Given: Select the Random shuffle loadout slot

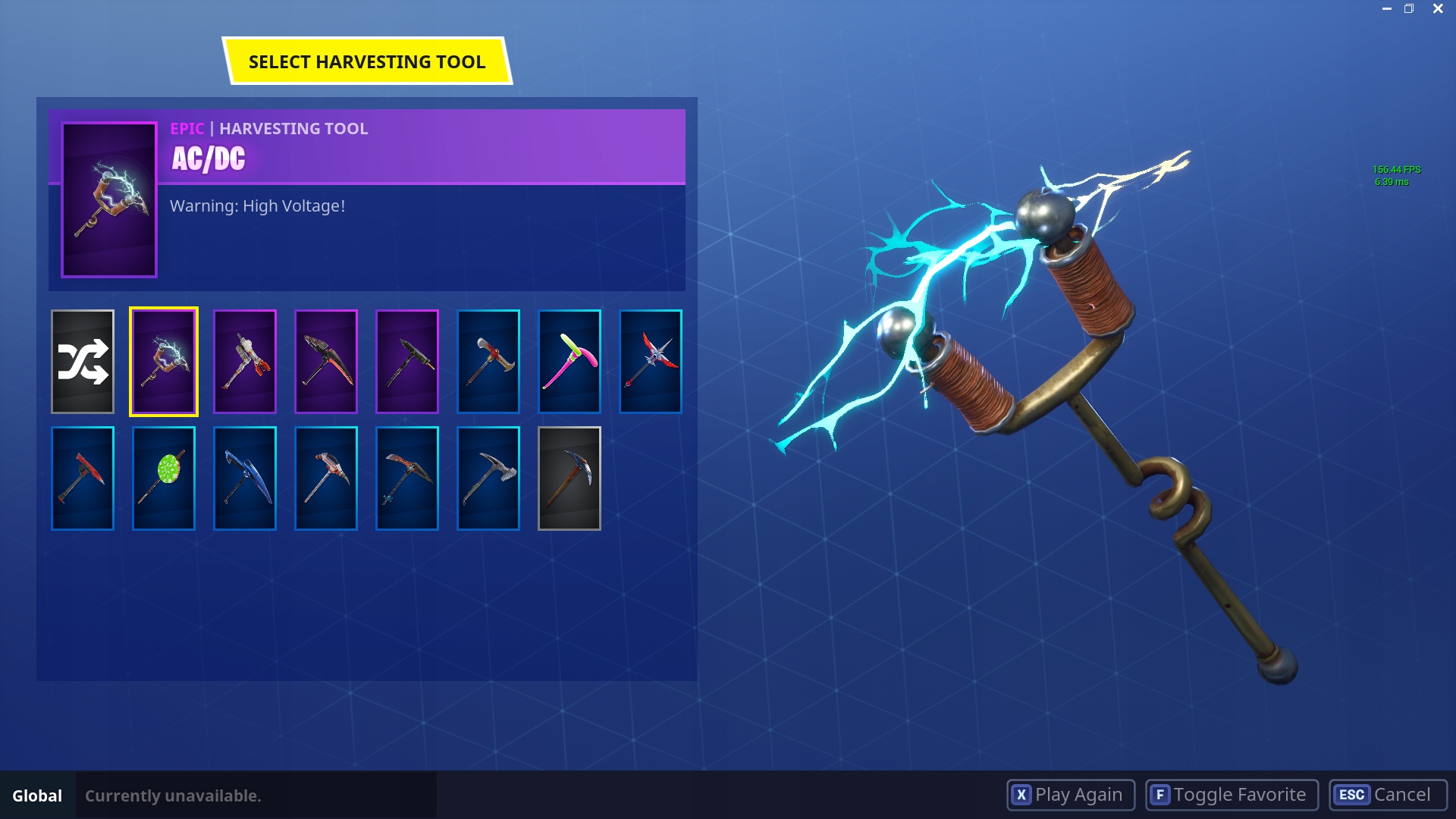Looking at the screenshot, I should tap(82, 361).
